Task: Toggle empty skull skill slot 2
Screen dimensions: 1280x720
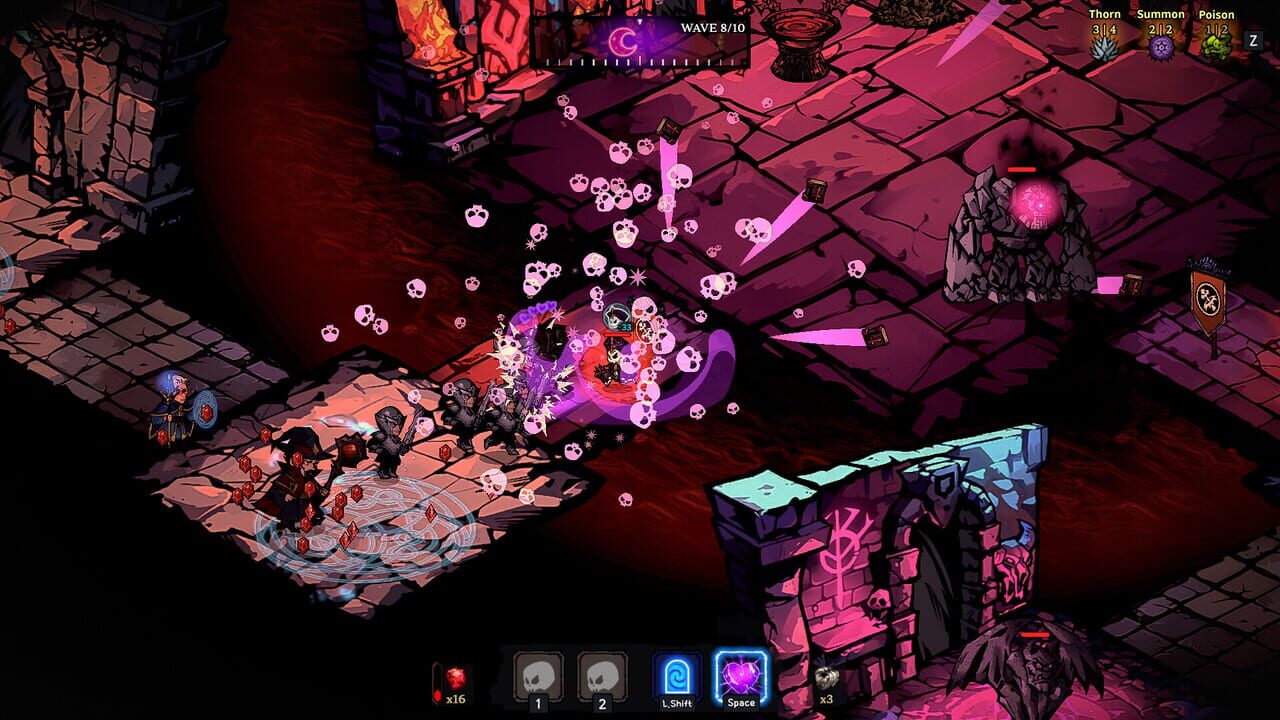Action: [x=601, y=676]
